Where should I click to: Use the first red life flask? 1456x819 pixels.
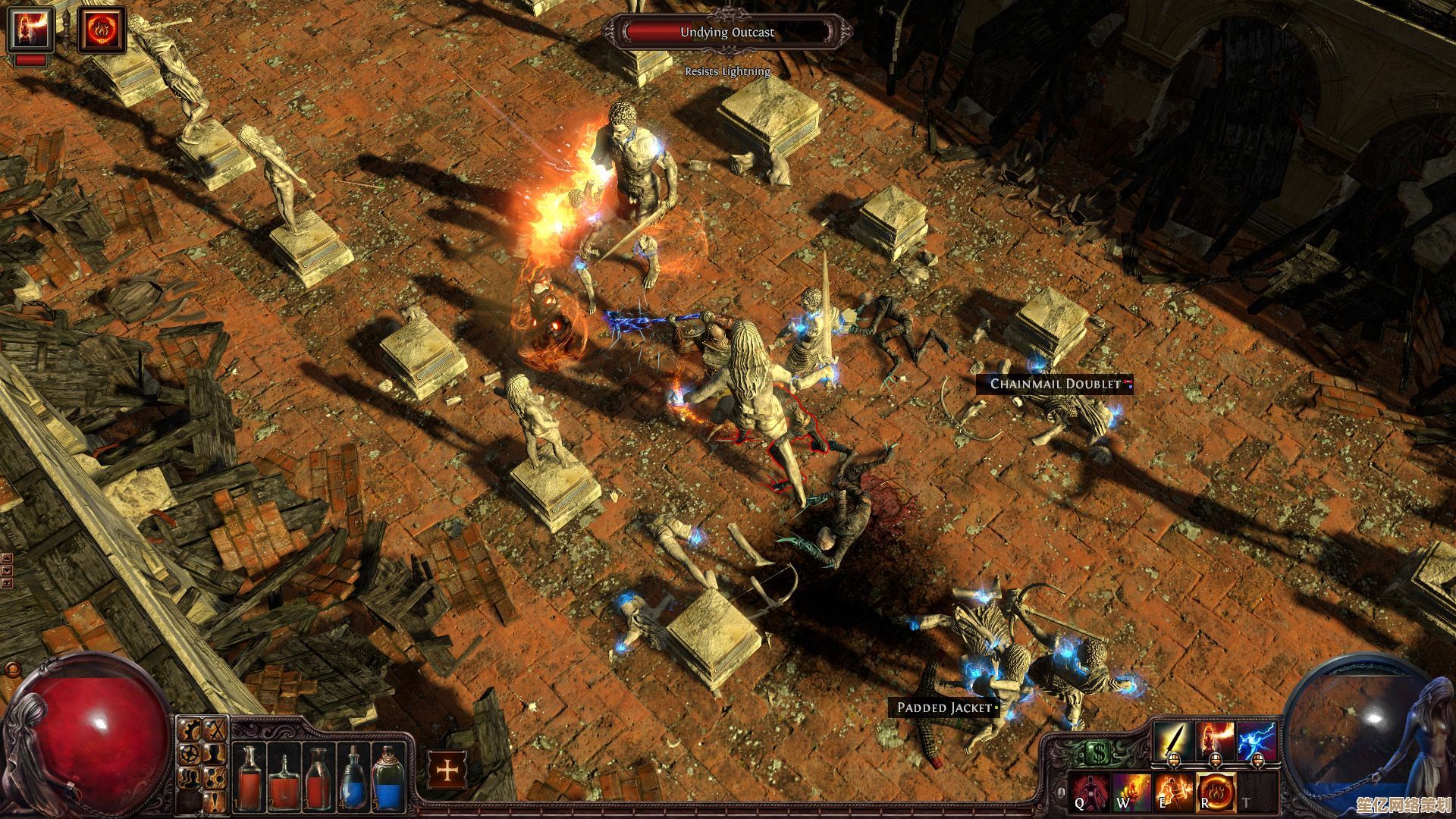click(x=249, y=777)
